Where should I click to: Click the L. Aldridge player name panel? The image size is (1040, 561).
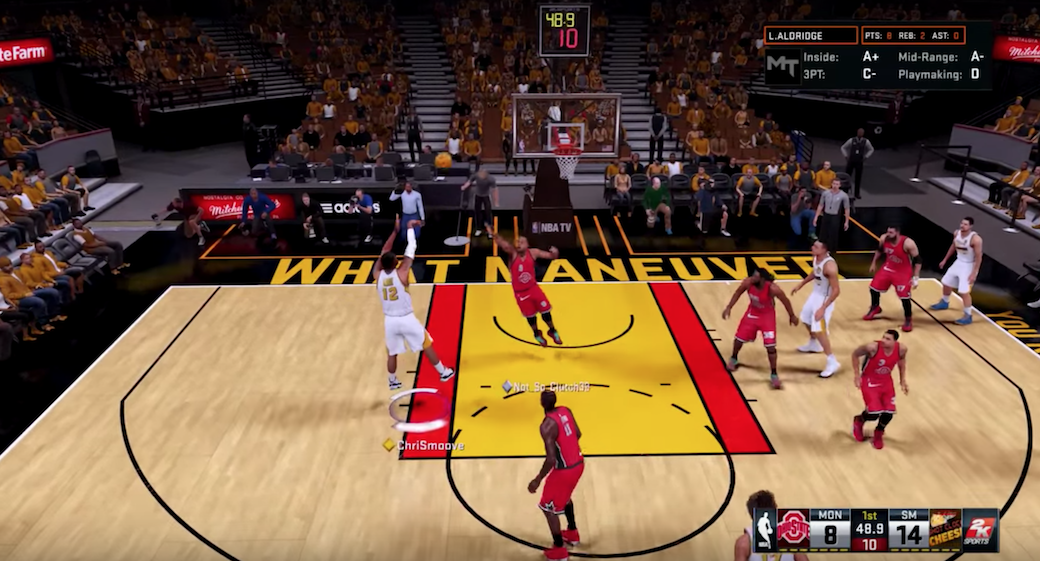pos(811,35)
